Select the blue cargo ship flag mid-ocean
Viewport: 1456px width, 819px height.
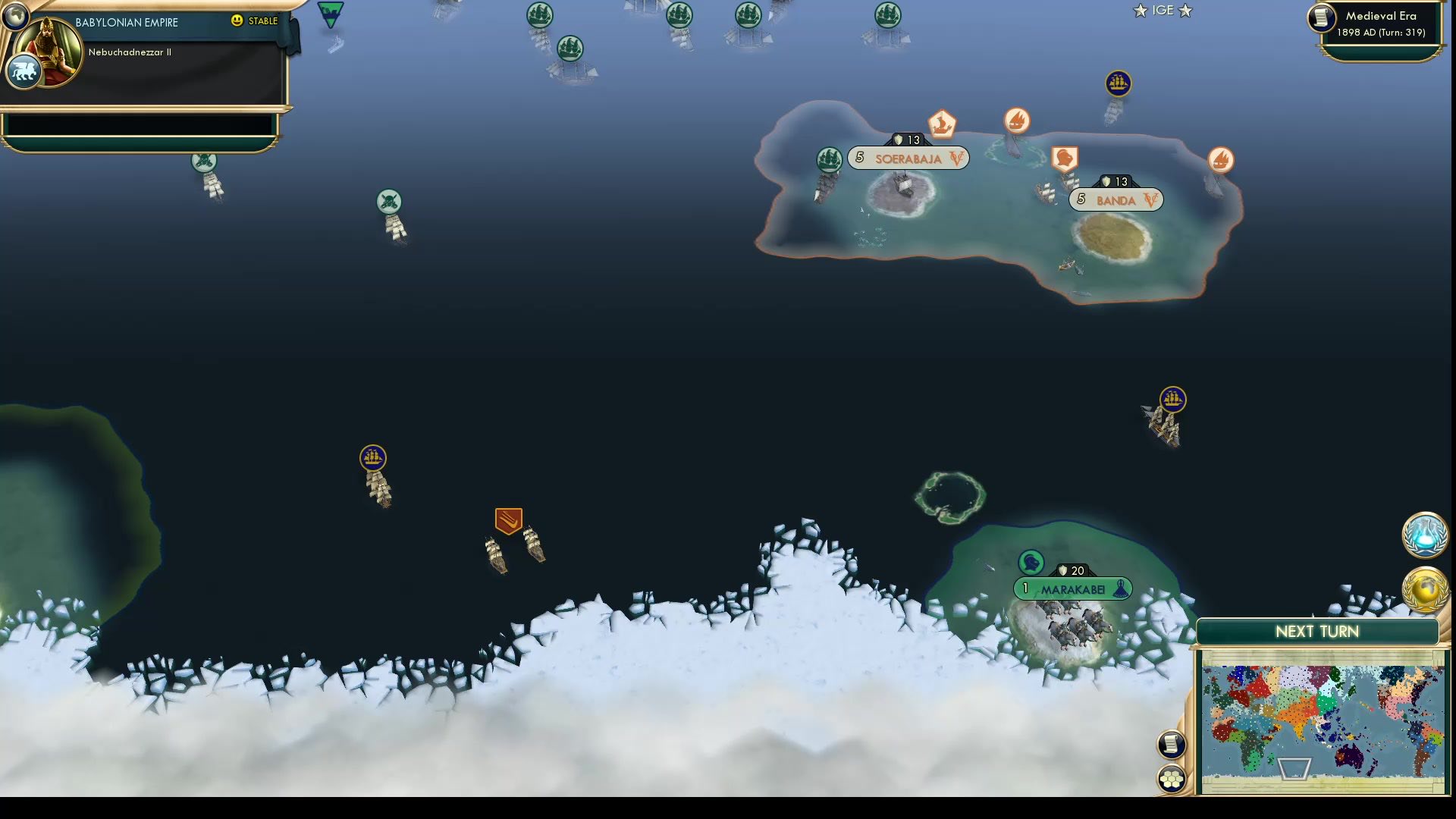(373, 458)
